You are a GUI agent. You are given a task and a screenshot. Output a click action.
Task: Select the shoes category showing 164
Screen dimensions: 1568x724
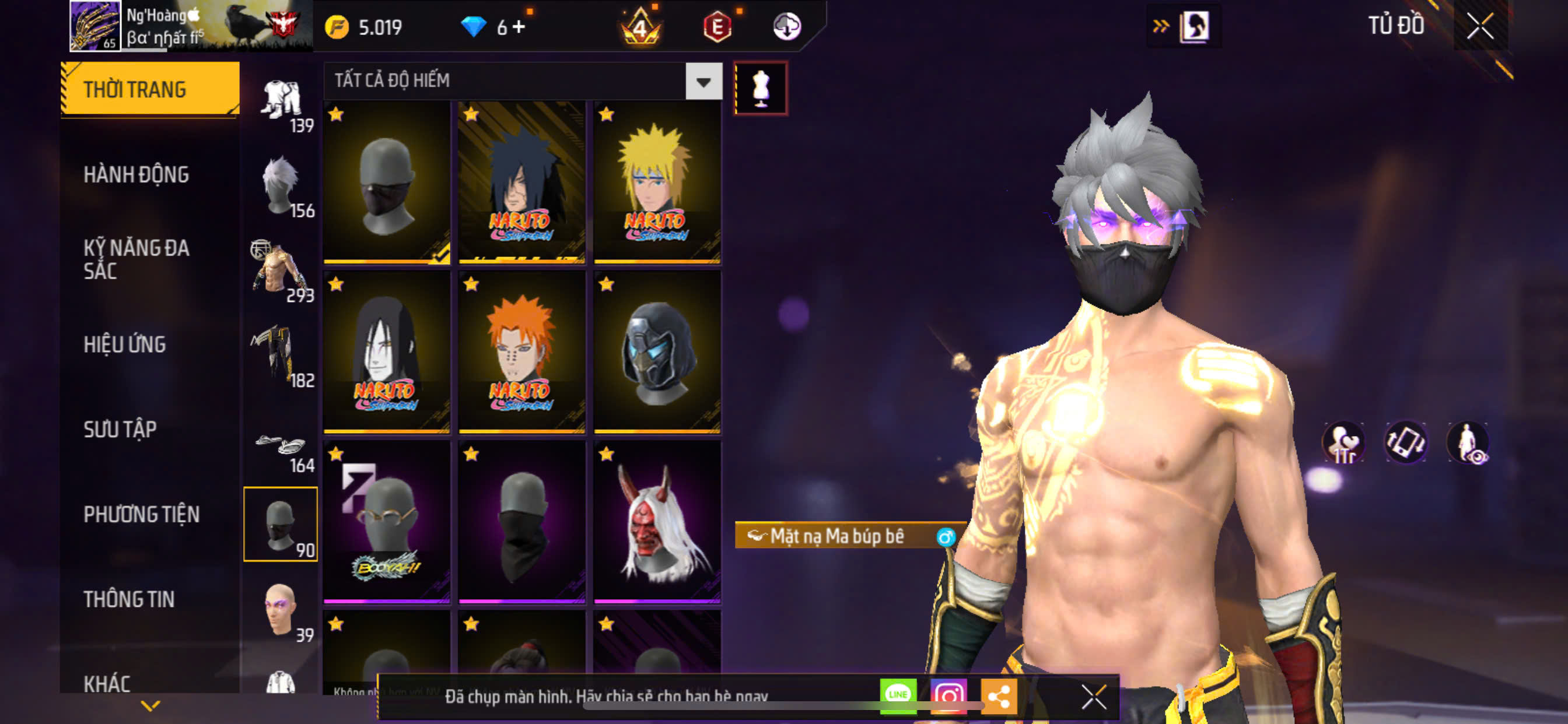point(281,449)
